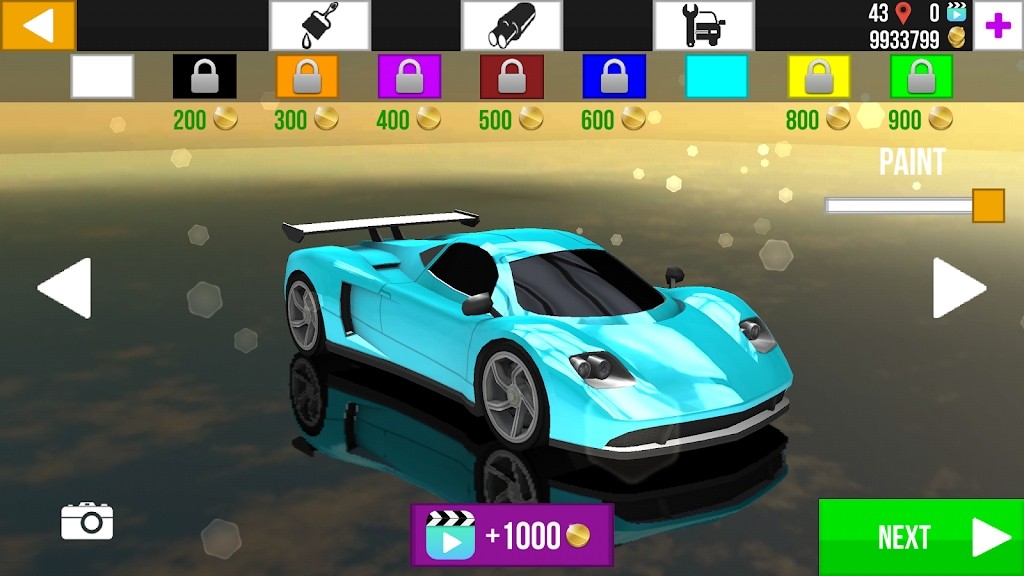Choose the cyan paint color
Screen dimensions: 1024x576
pyautogui.click(x=716, y=76)
